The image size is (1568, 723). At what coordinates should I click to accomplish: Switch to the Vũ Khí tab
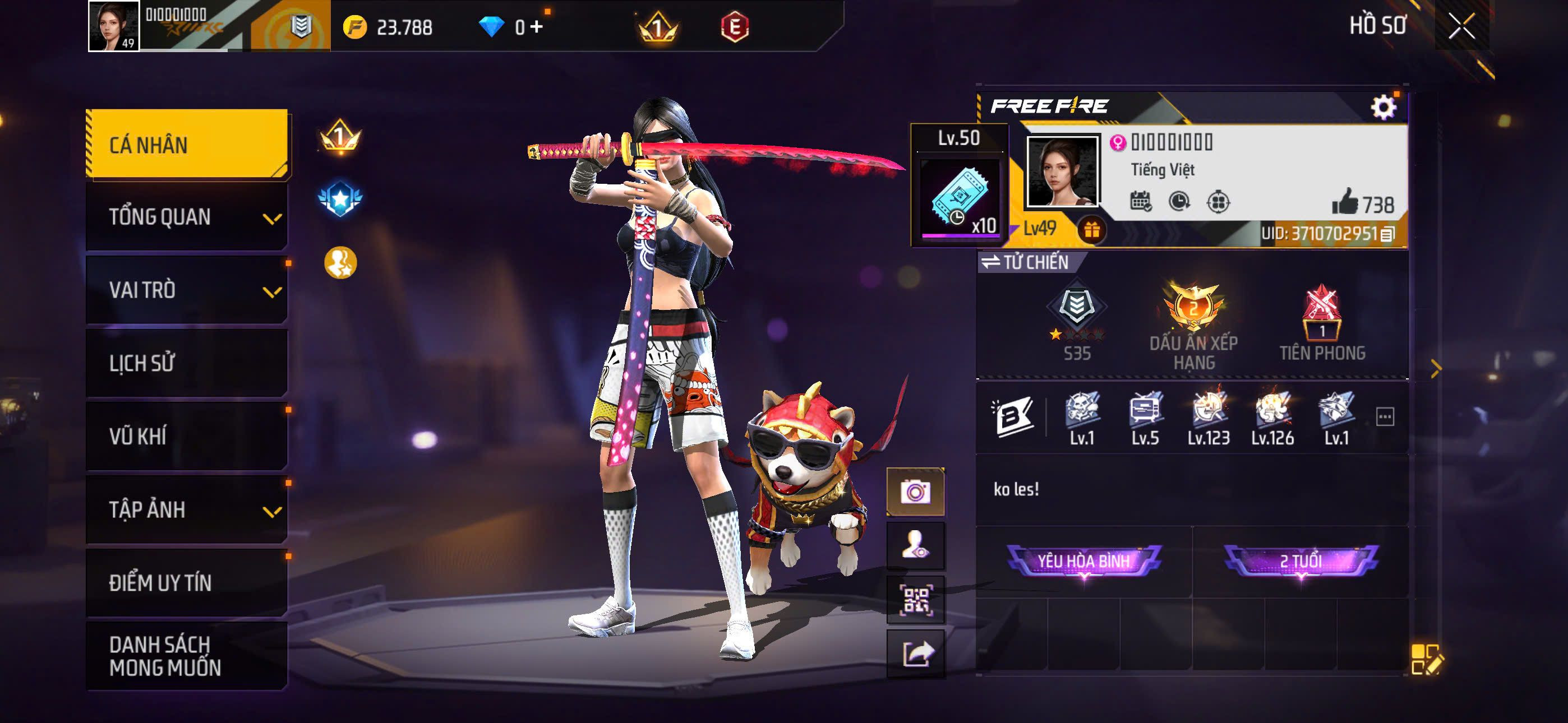[x=187, y=437]
